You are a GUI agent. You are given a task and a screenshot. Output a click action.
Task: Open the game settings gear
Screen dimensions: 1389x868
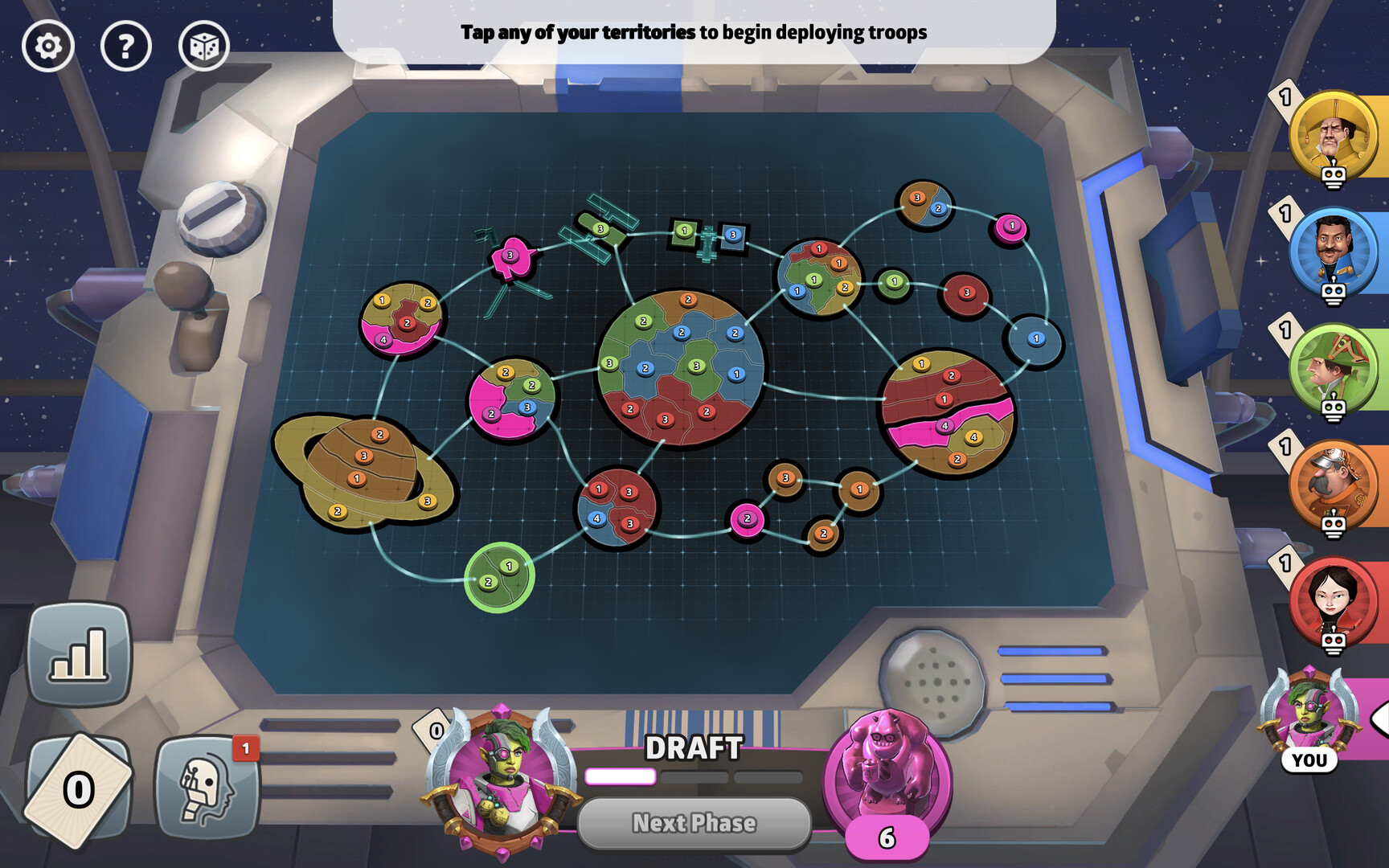coord(48,47)
